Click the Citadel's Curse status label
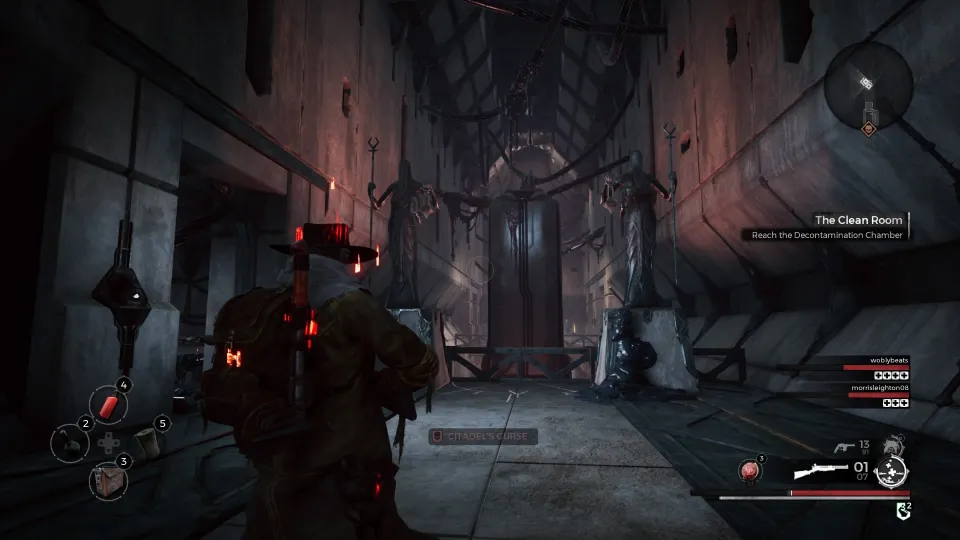This screenshot has height=540, width=960. (484, 436)
